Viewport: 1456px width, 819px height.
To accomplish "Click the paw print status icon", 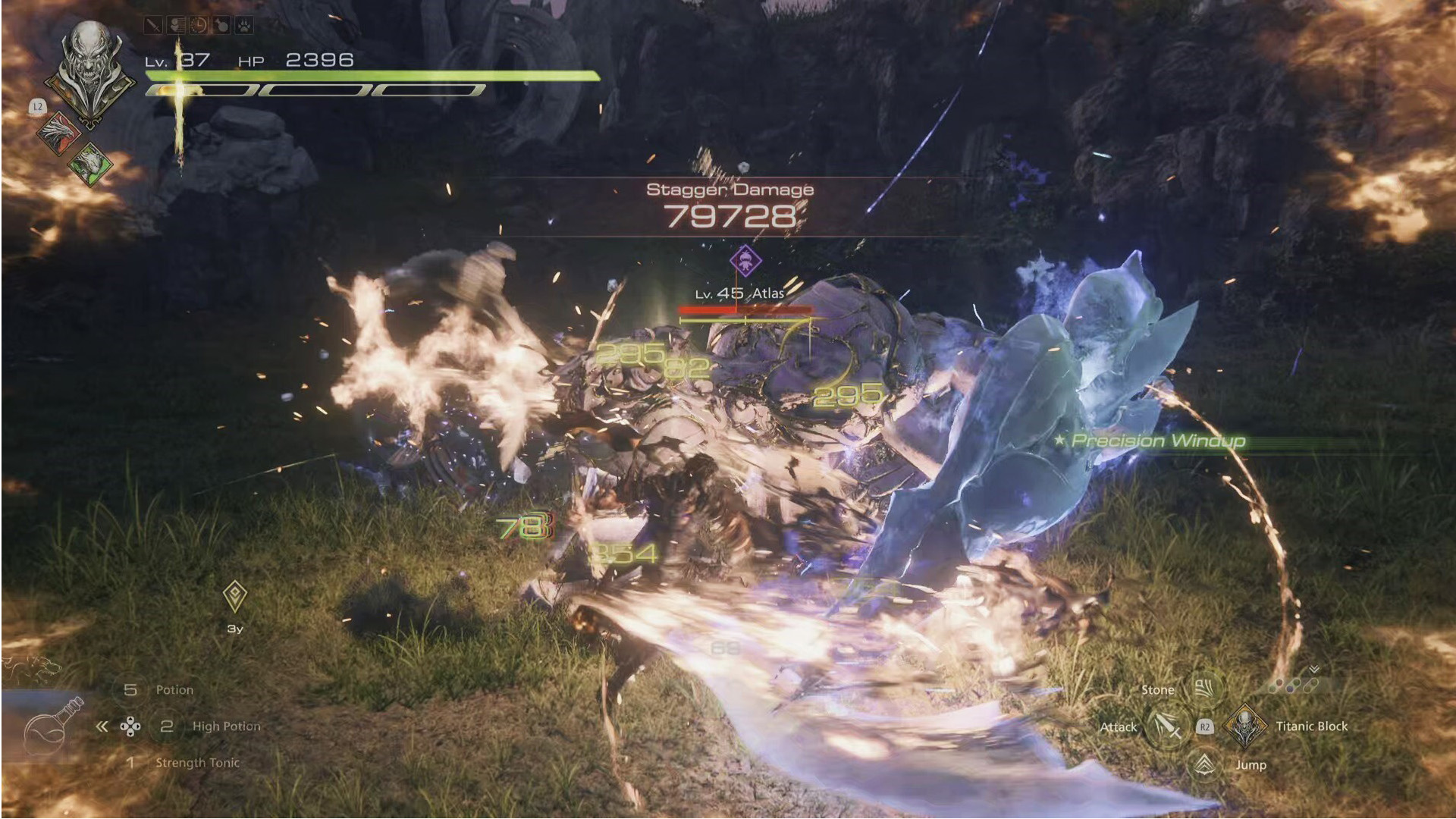I will point(243,26).
